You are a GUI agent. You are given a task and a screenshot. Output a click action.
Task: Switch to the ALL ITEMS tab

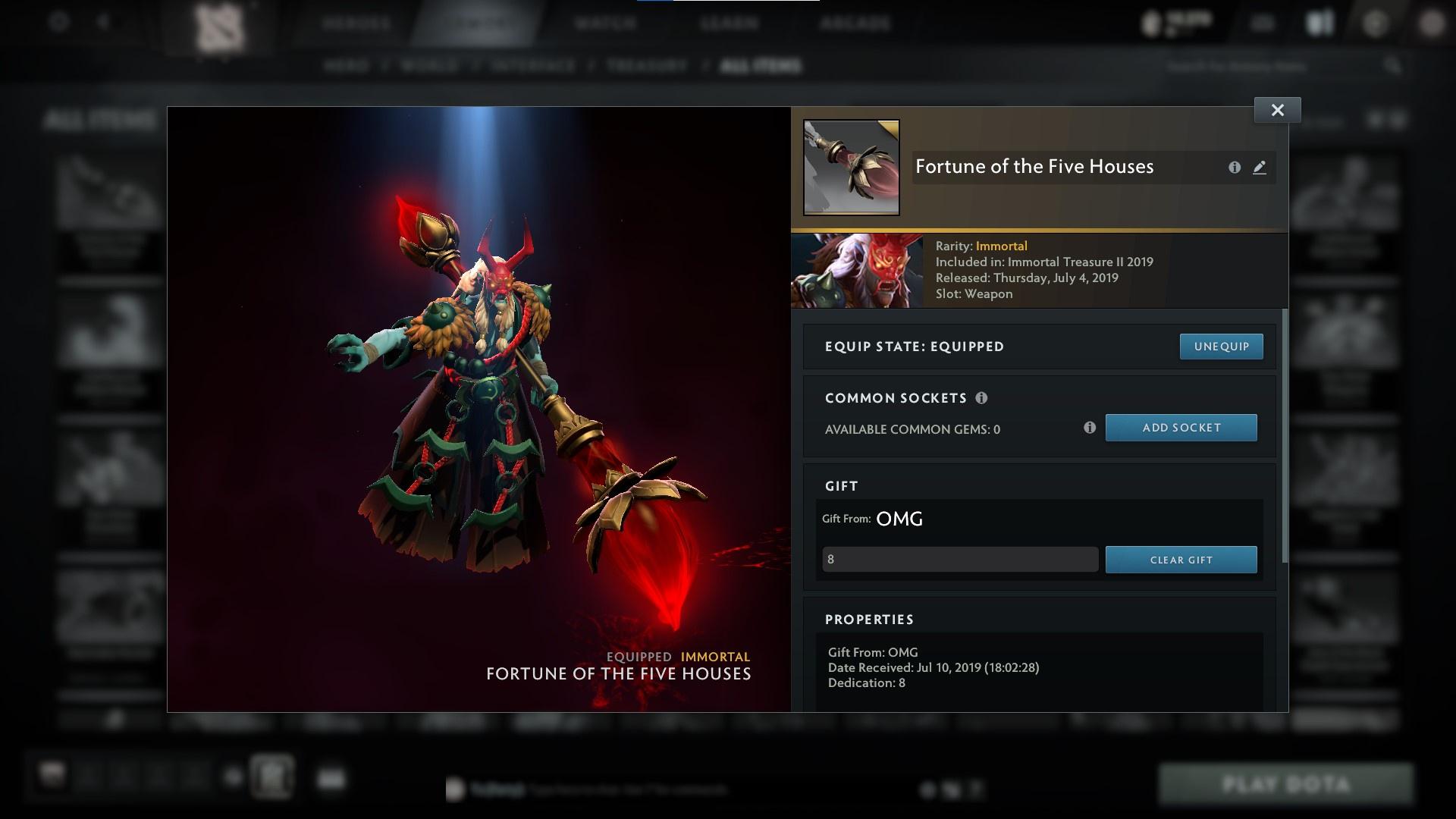[761, 66]
